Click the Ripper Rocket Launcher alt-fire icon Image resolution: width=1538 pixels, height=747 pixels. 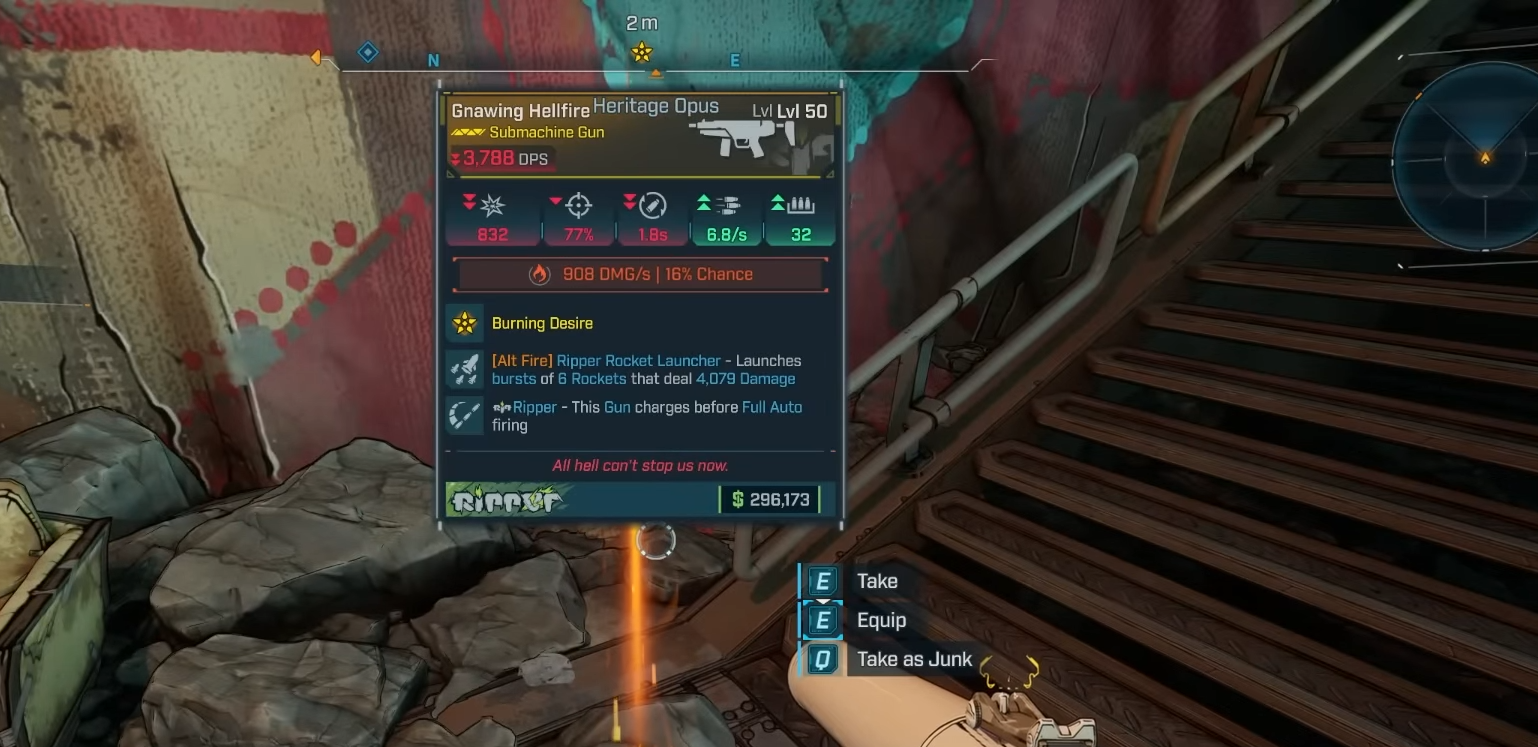pos(464,370)
